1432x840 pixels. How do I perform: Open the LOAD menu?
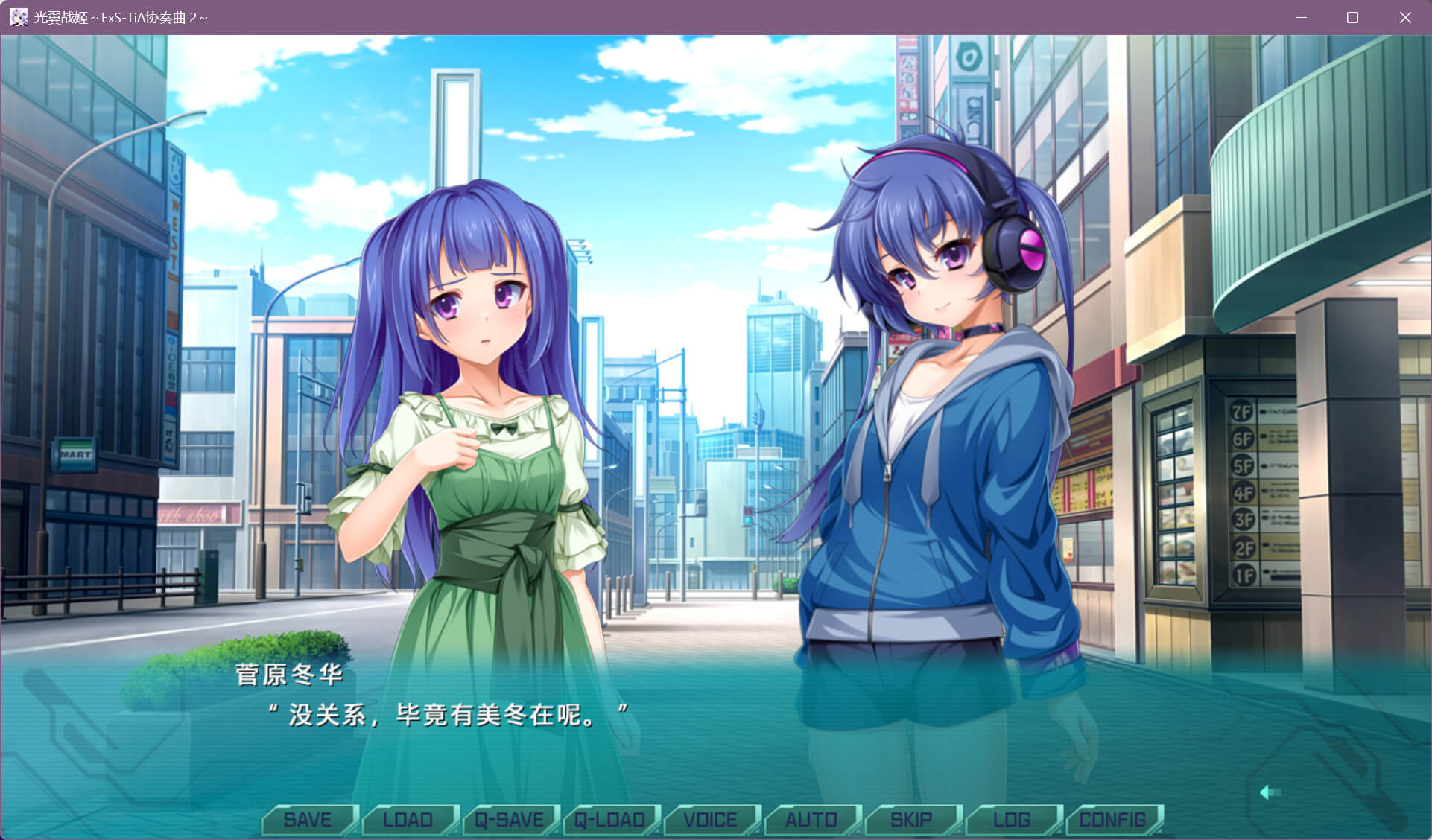coord(408,820)
